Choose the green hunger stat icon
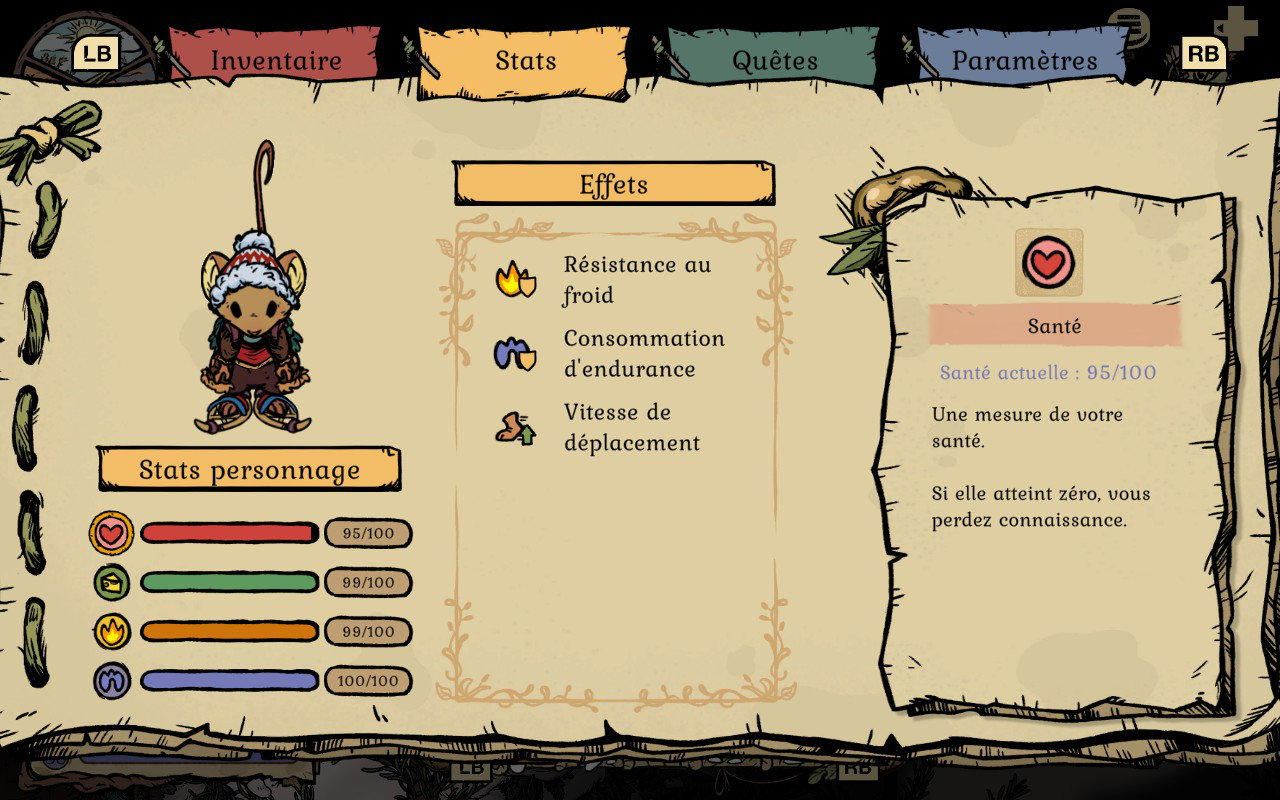The height and width of the screenshot is (800, 1280). [x=111, y=582]
